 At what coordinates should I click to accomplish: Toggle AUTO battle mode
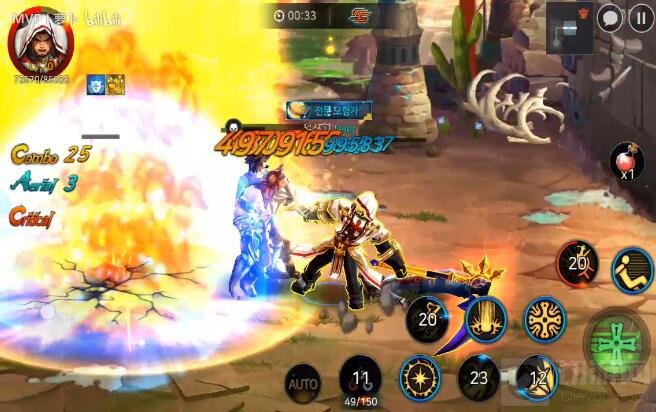[x=302, y=381]
